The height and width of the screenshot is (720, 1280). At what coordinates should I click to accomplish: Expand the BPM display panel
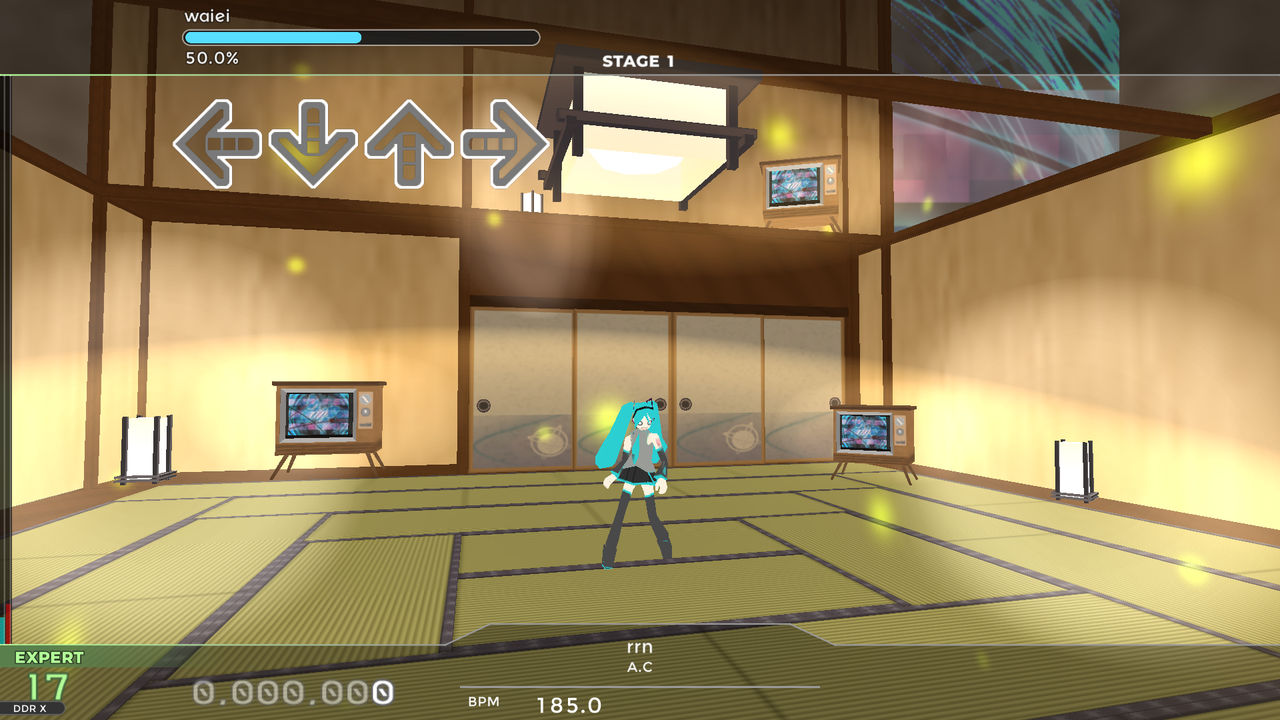pyautogui.click(x=540, y=702)
